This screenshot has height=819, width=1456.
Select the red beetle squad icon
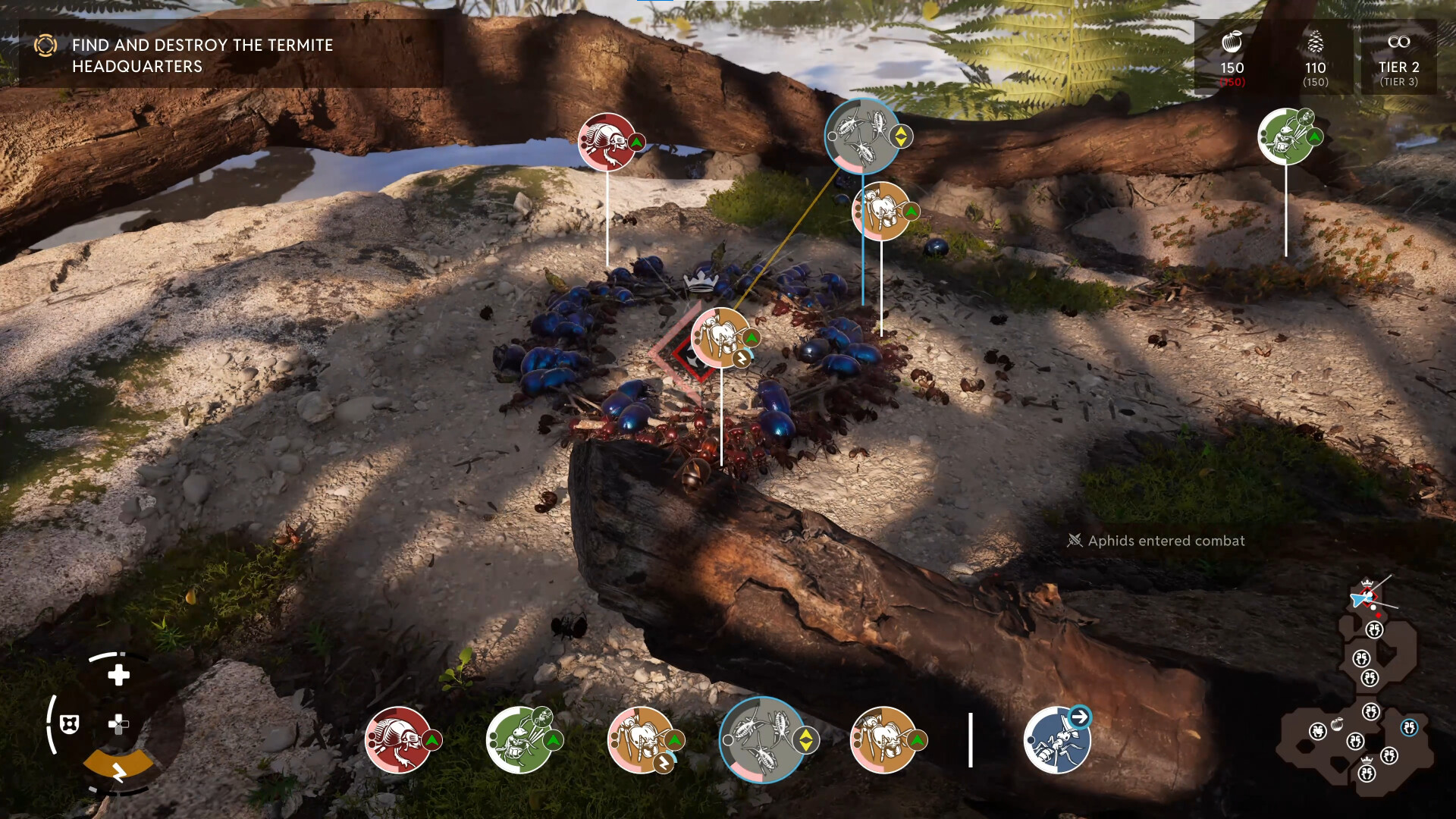tap(400, 739)
